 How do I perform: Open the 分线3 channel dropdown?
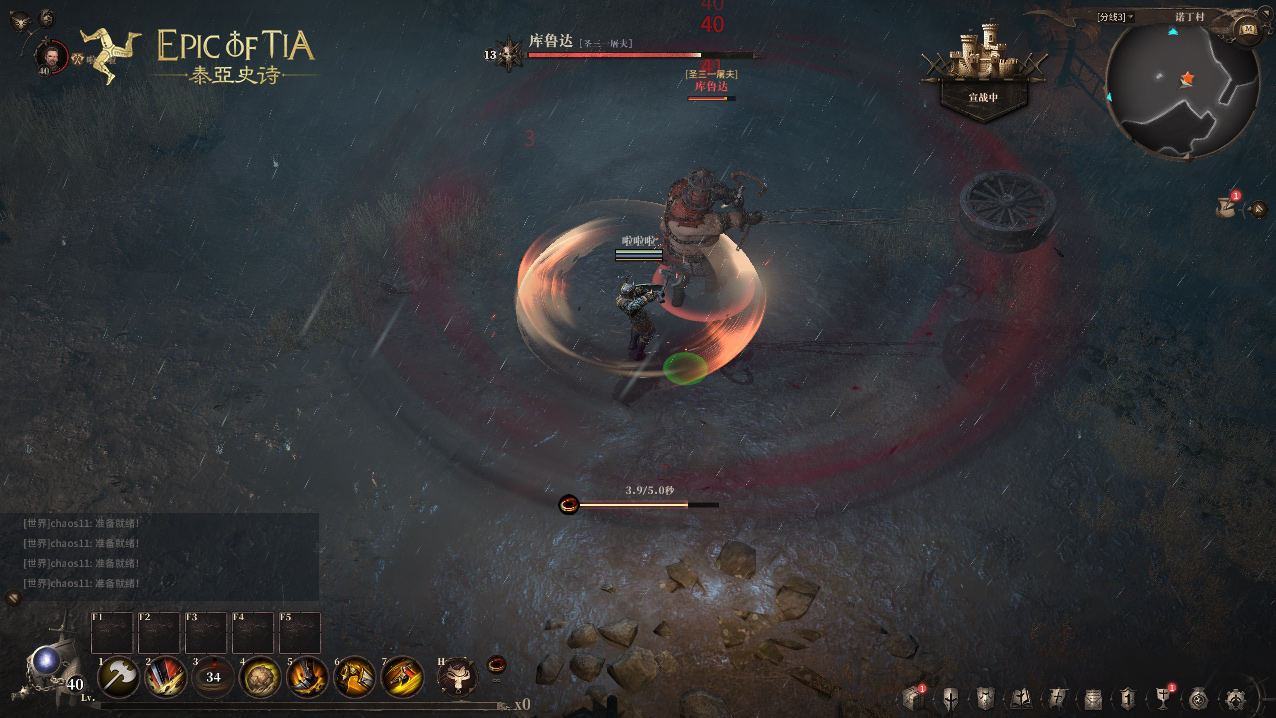1115,17
